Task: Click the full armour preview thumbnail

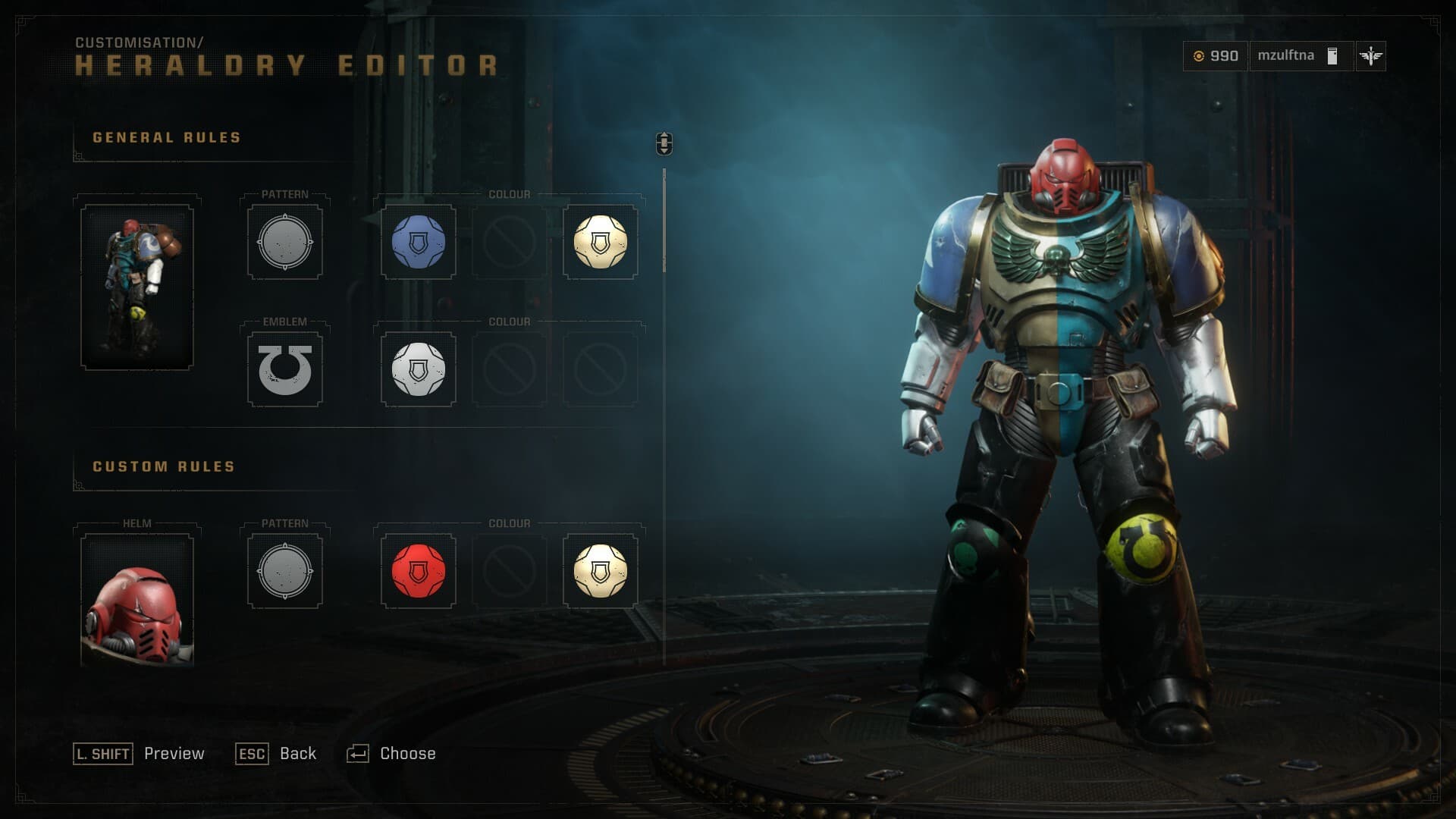Action: click(x=137, y=287)
